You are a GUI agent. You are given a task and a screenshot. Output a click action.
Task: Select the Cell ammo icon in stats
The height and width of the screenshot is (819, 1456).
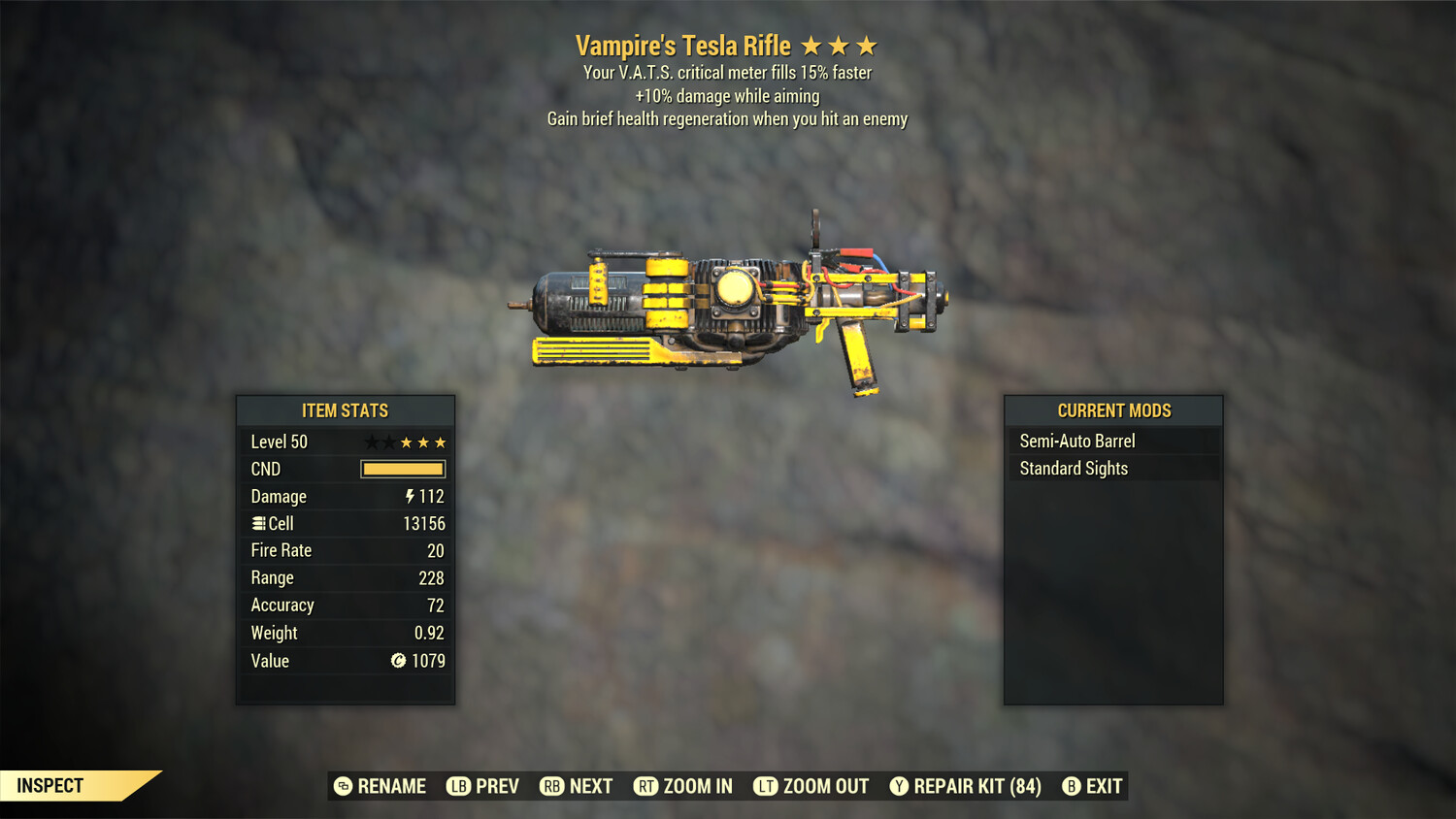coord(258,523)
